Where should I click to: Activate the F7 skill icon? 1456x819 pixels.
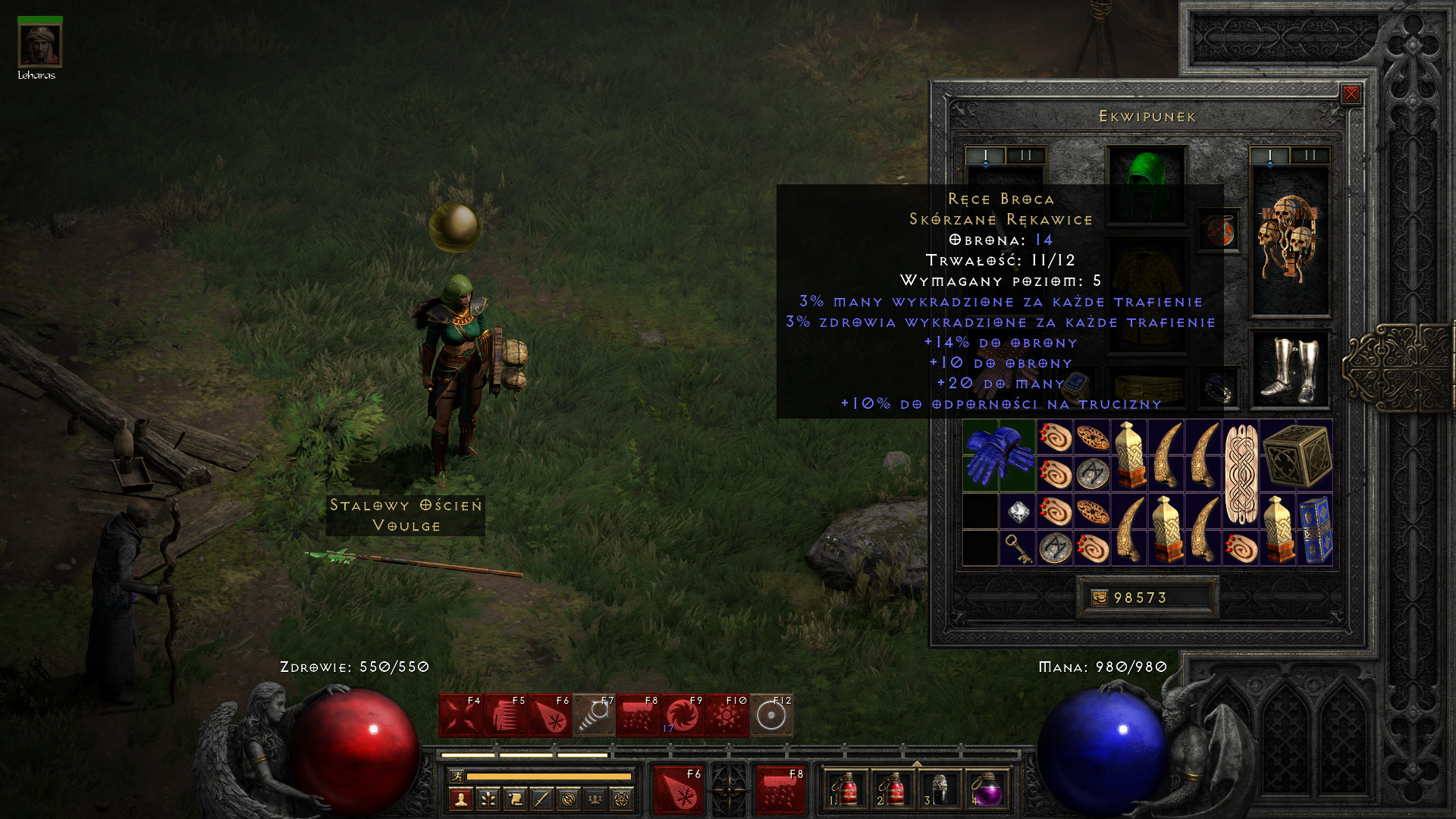pos(595,715)
